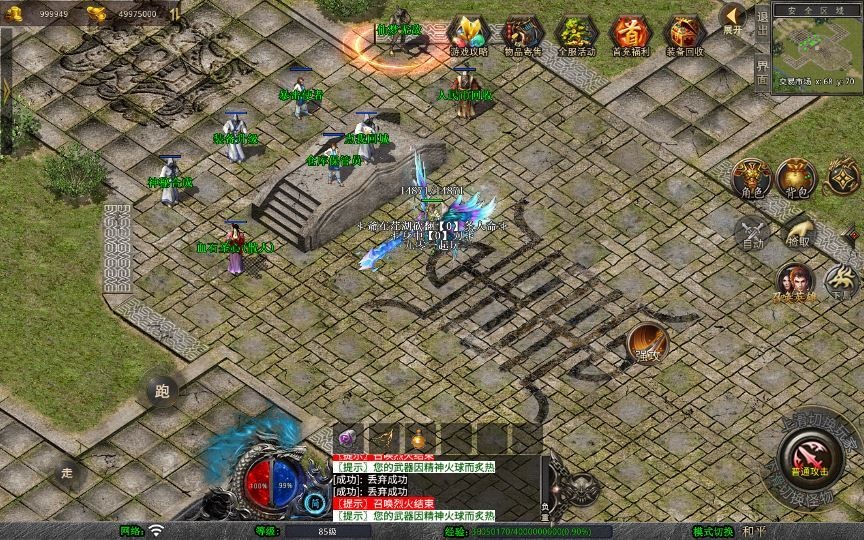Use the 强攻 power attack skill
This screenshot has height=540, width=864.
point(648,345)
